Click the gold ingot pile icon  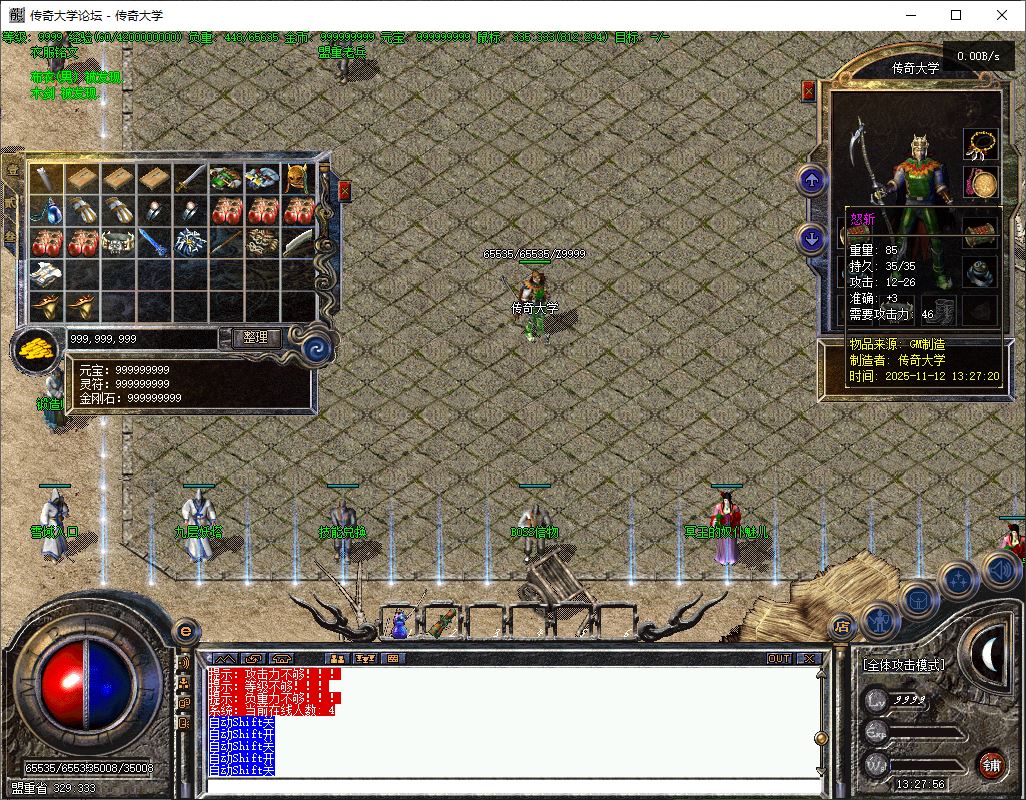(x=37, y=349)
